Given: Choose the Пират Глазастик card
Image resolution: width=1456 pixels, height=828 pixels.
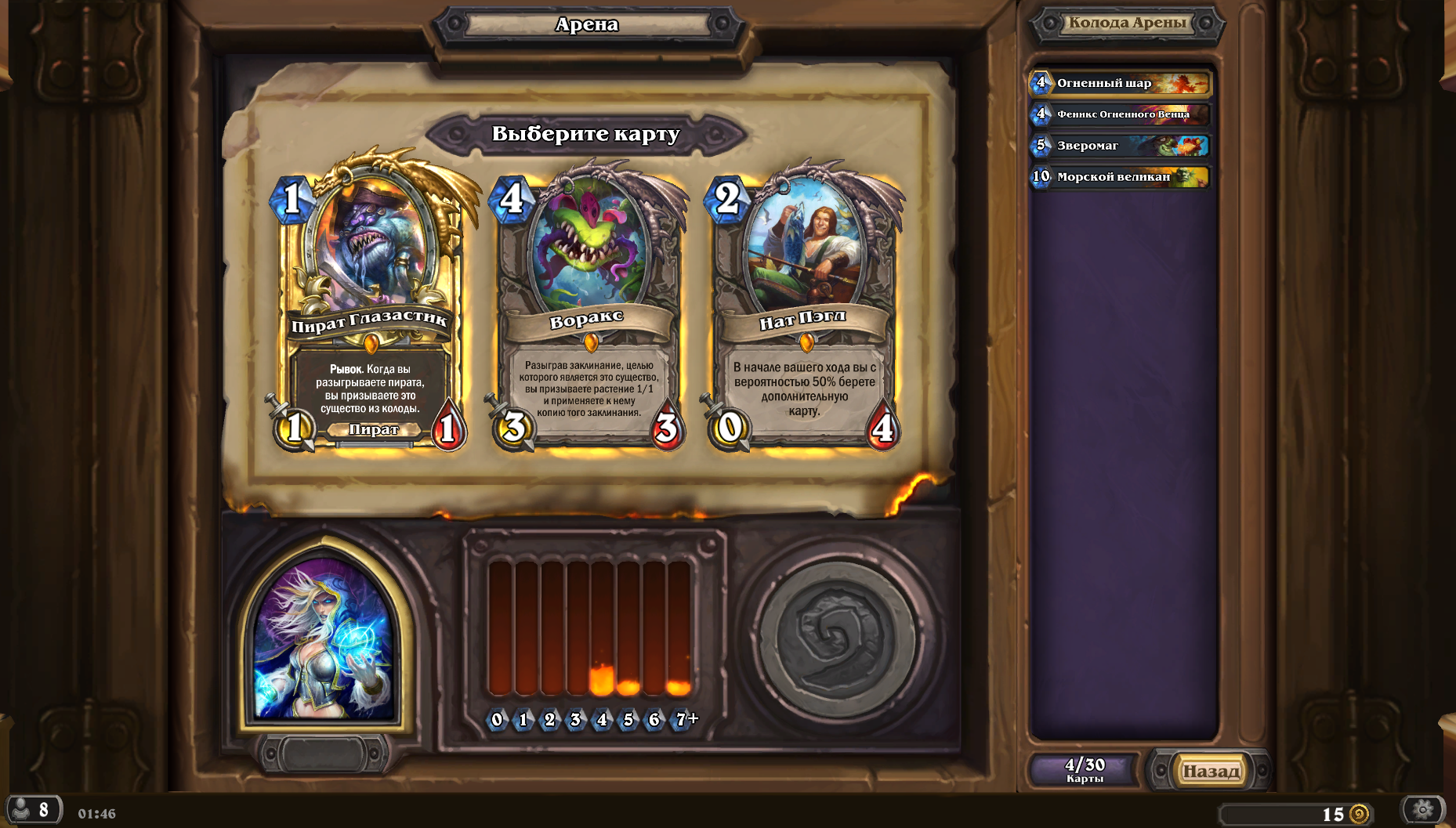Looking at the screenshot, I should (x=369, y=306).
